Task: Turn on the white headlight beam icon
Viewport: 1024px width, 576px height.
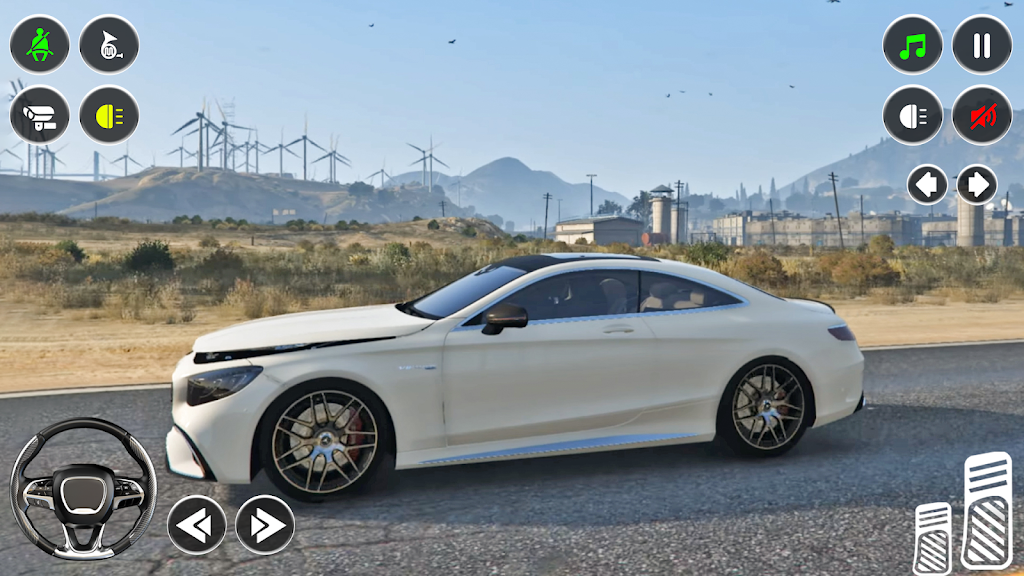Action: coord(912,115)
